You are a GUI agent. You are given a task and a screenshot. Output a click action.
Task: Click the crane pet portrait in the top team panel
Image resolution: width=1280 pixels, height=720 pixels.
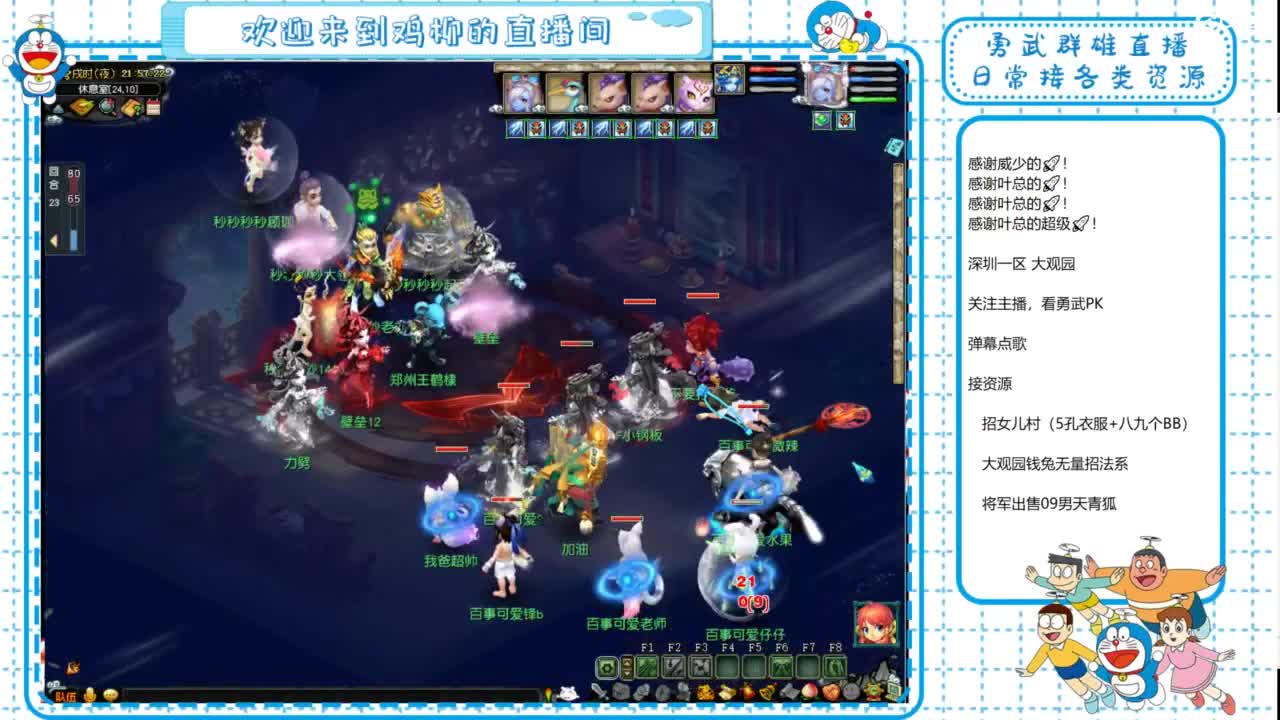566,90
